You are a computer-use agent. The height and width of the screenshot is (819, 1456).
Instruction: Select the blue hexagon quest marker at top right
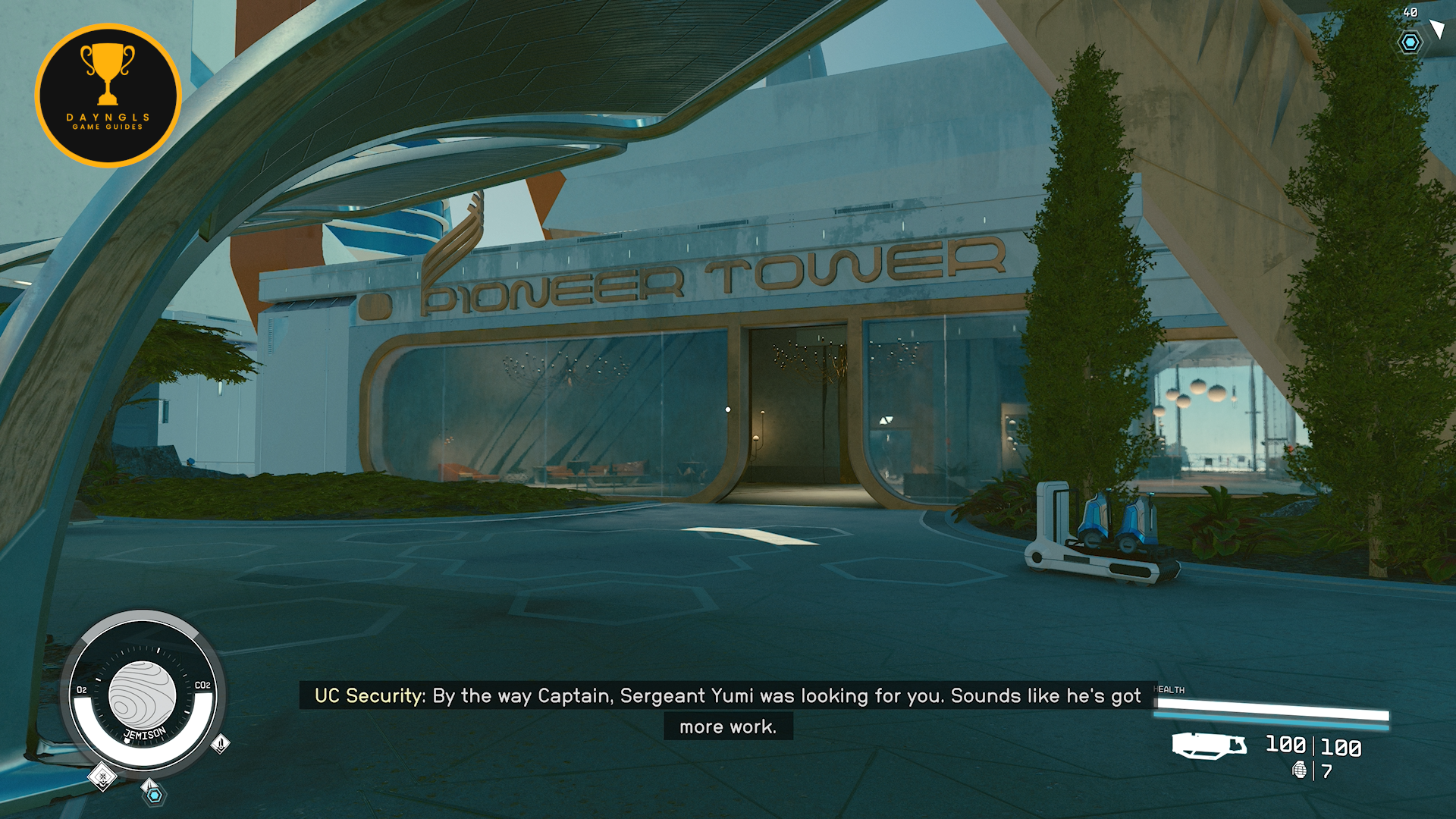(x=1410, y=42)
